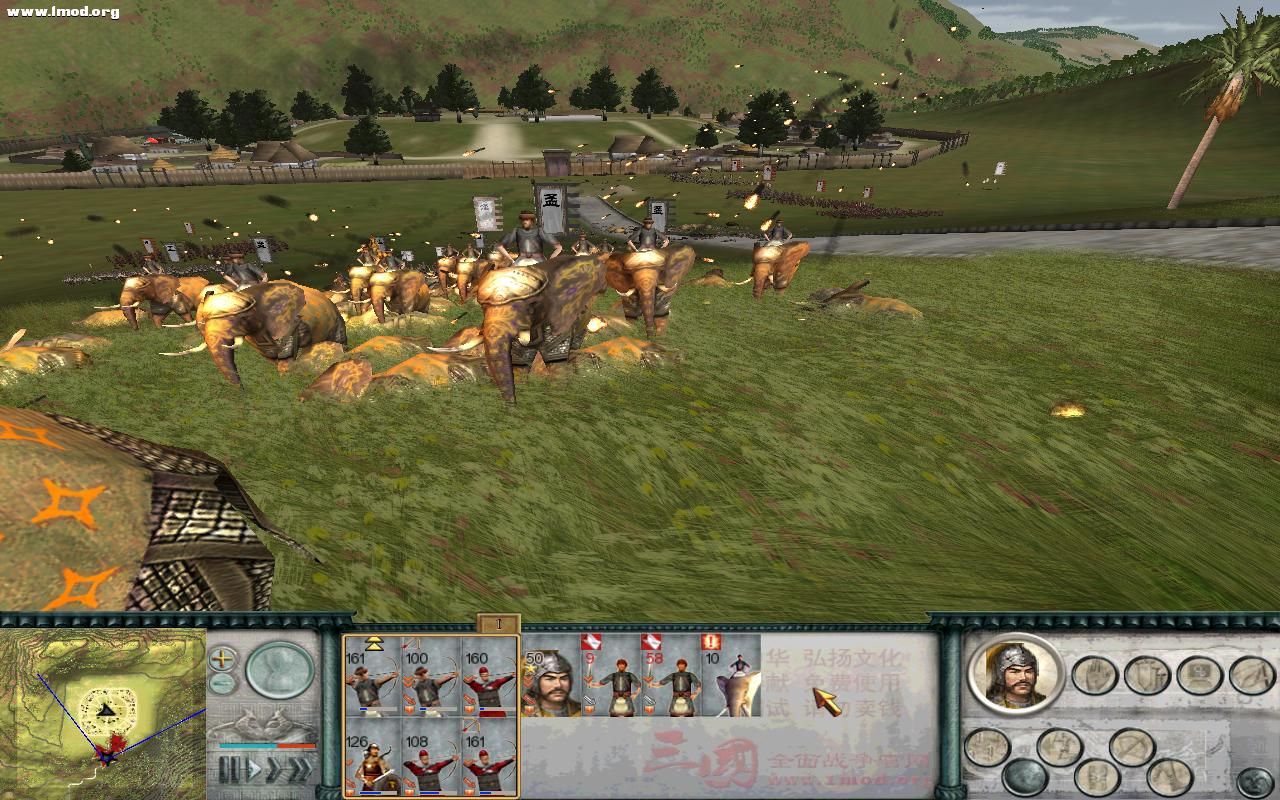Set battle speed to double fast-forward
Viewport: 1280px width, 800px height.
pos(273,771)
